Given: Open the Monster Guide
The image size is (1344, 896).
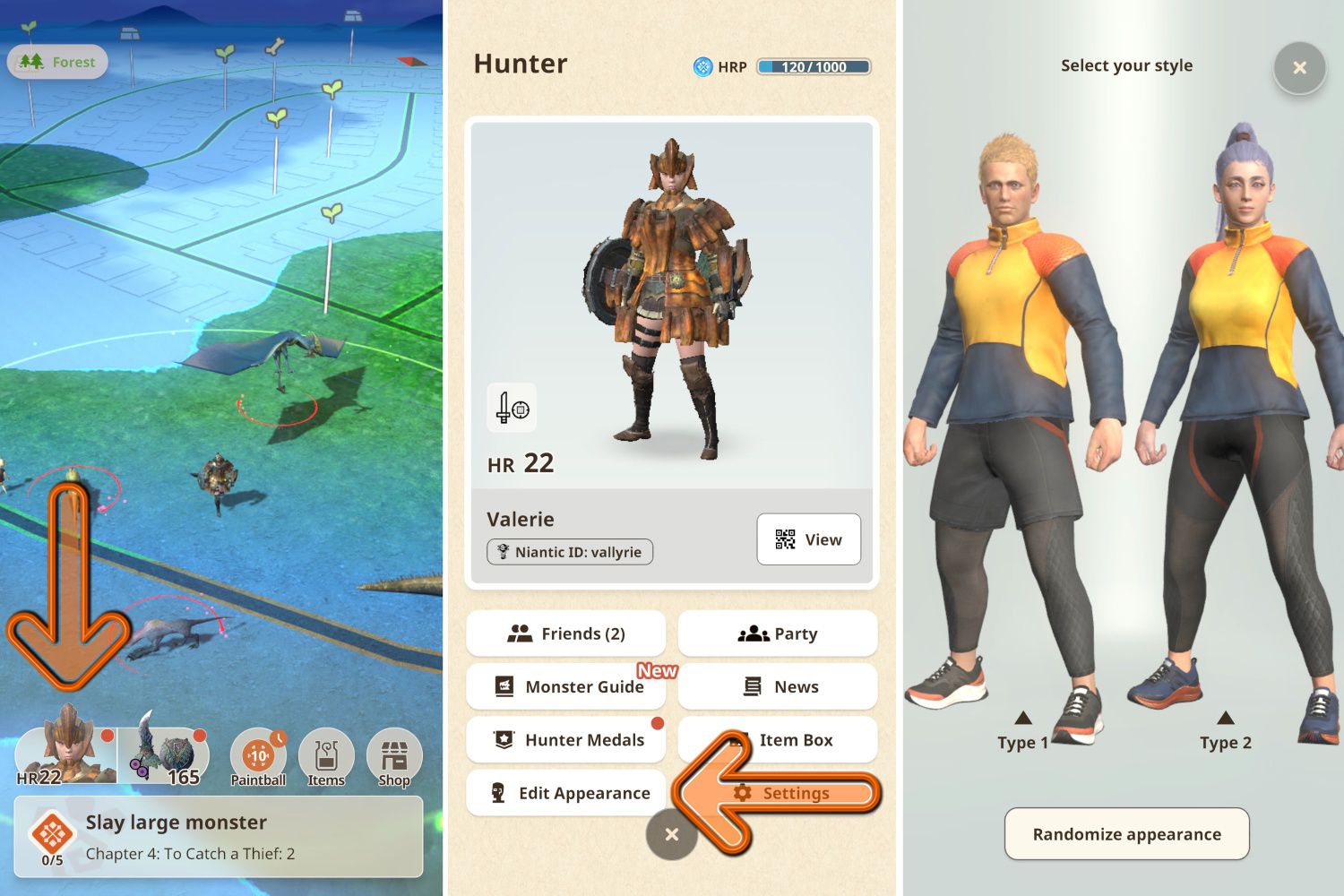Looking at the screenshot, I should (x=565, y=686).
